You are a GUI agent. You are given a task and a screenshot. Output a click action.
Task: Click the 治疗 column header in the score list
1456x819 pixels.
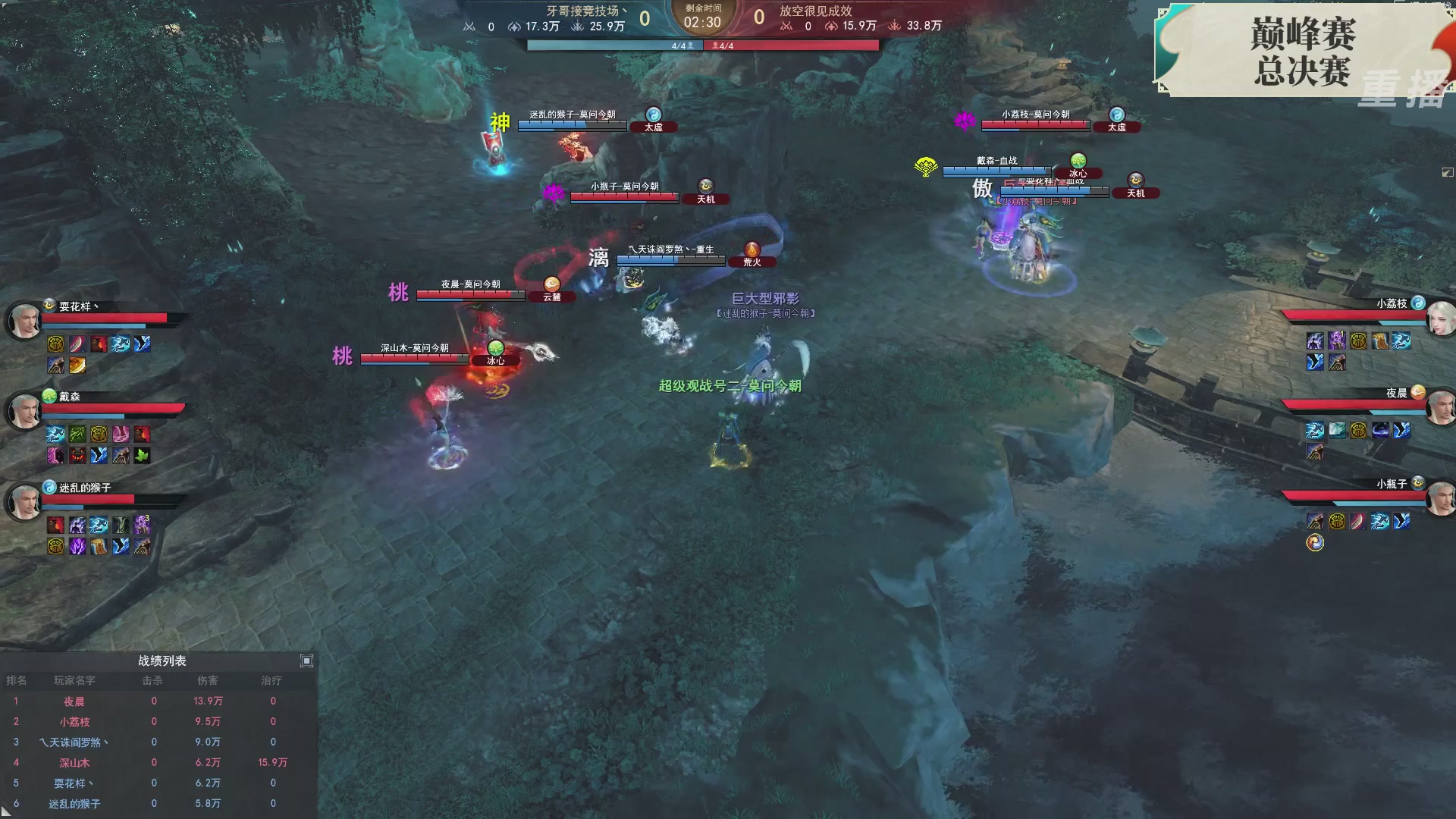[x=272, y=680]
